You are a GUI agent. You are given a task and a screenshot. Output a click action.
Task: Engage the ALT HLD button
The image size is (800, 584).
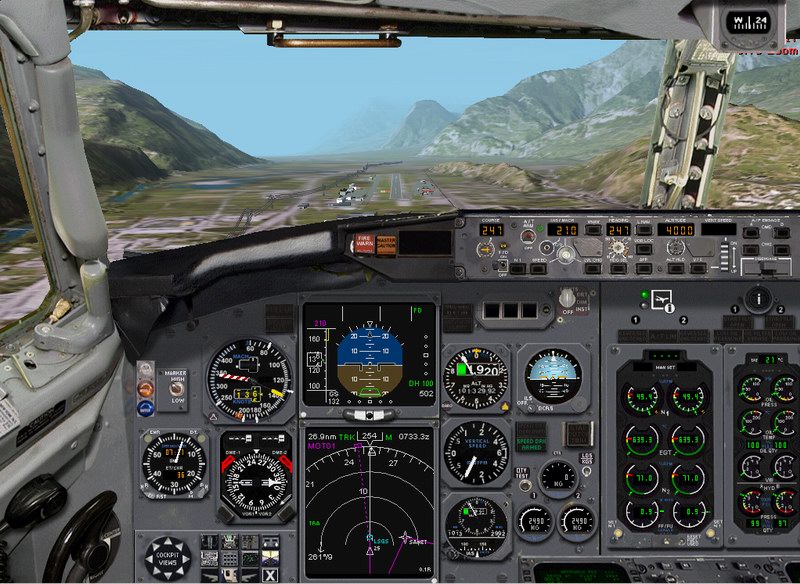pos(676,267)
